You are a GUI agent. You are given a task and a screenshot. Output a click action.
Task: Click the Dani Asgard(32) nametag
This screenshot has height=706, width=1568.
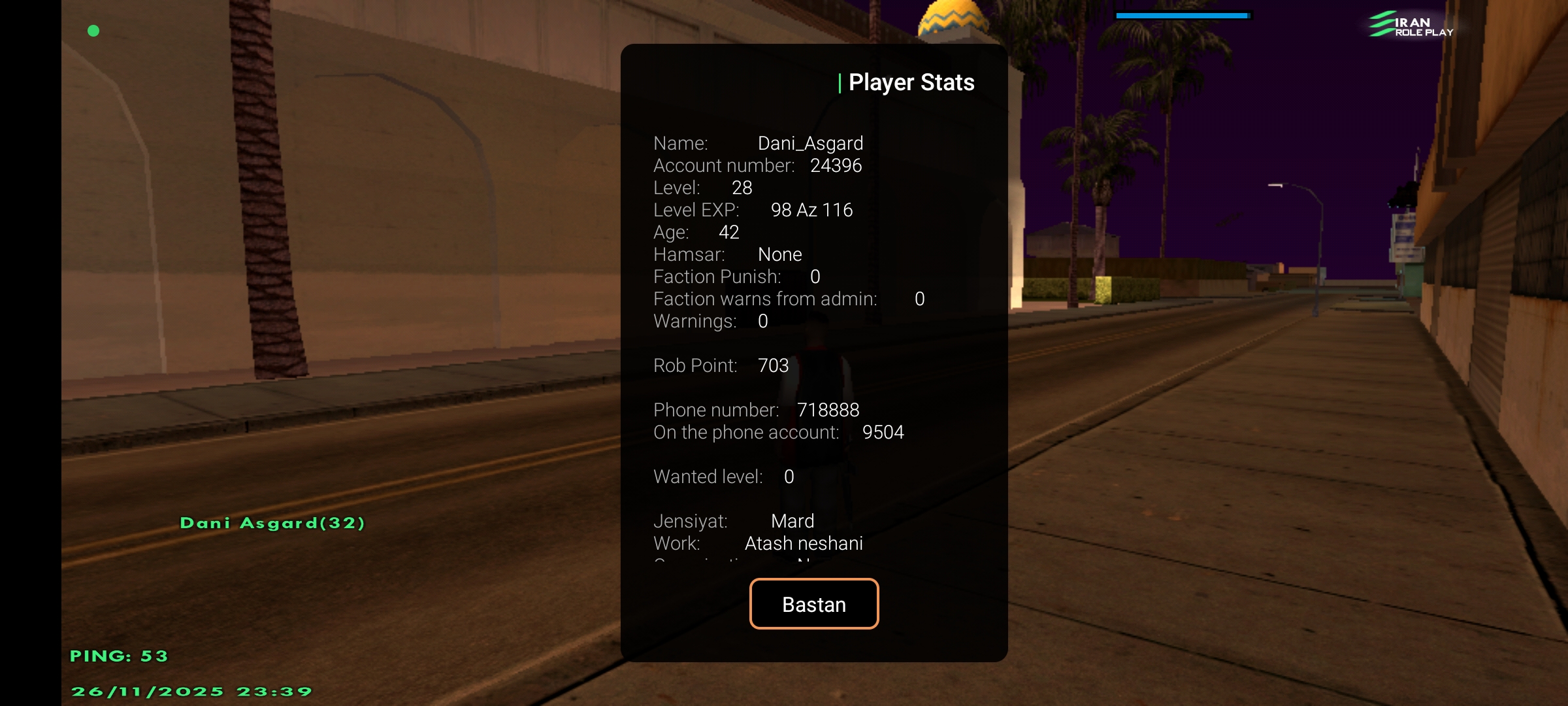(x=272, y=523)
